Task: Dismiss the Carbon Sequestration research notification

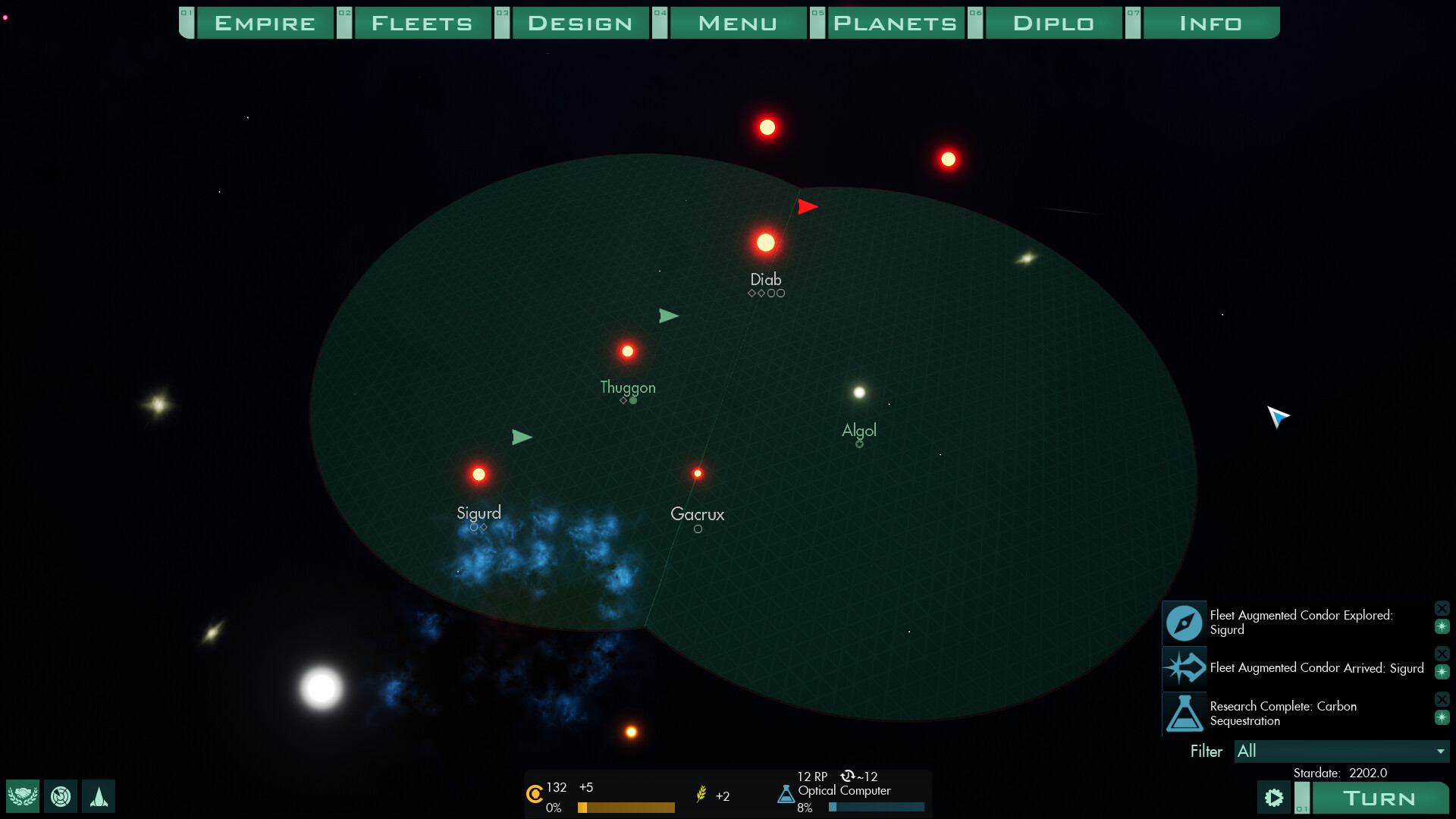Action: 1442,699
